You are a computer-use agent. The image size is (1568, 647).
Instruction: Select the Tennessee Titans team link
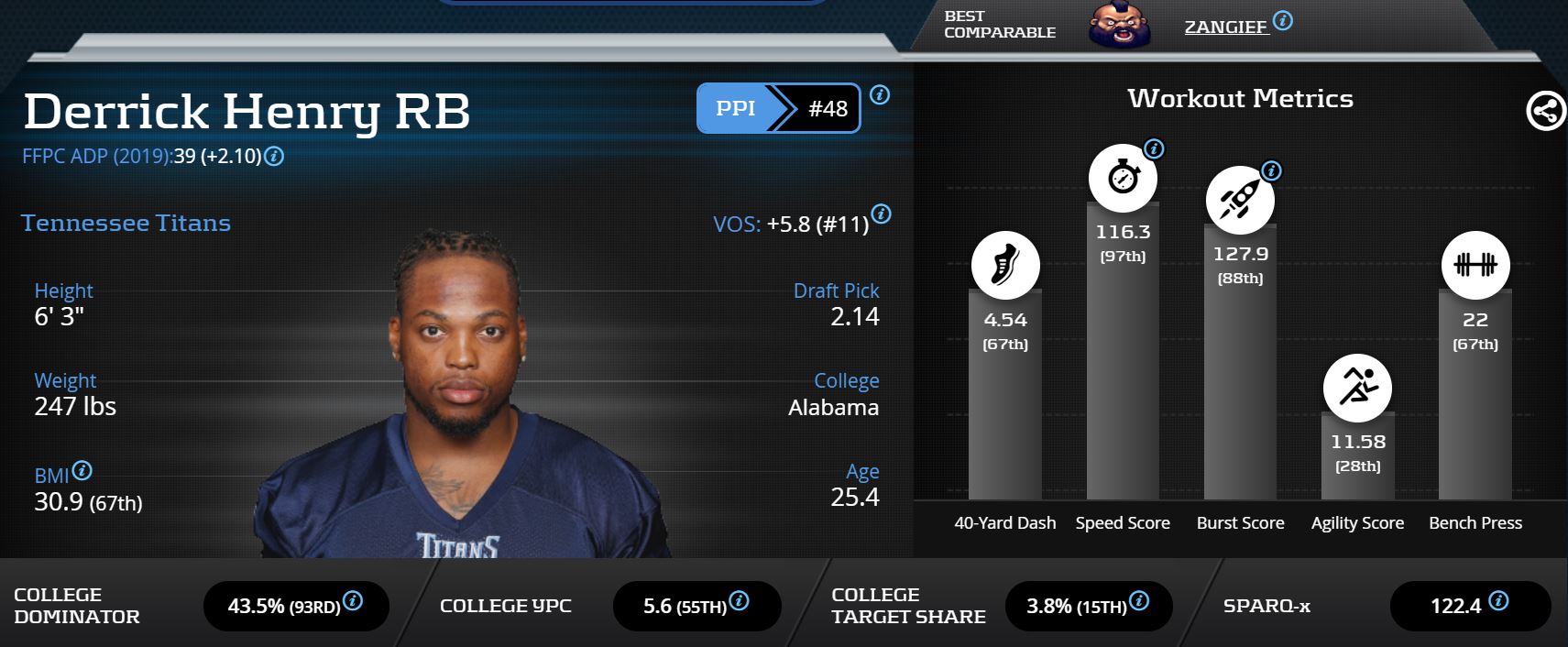126,223
